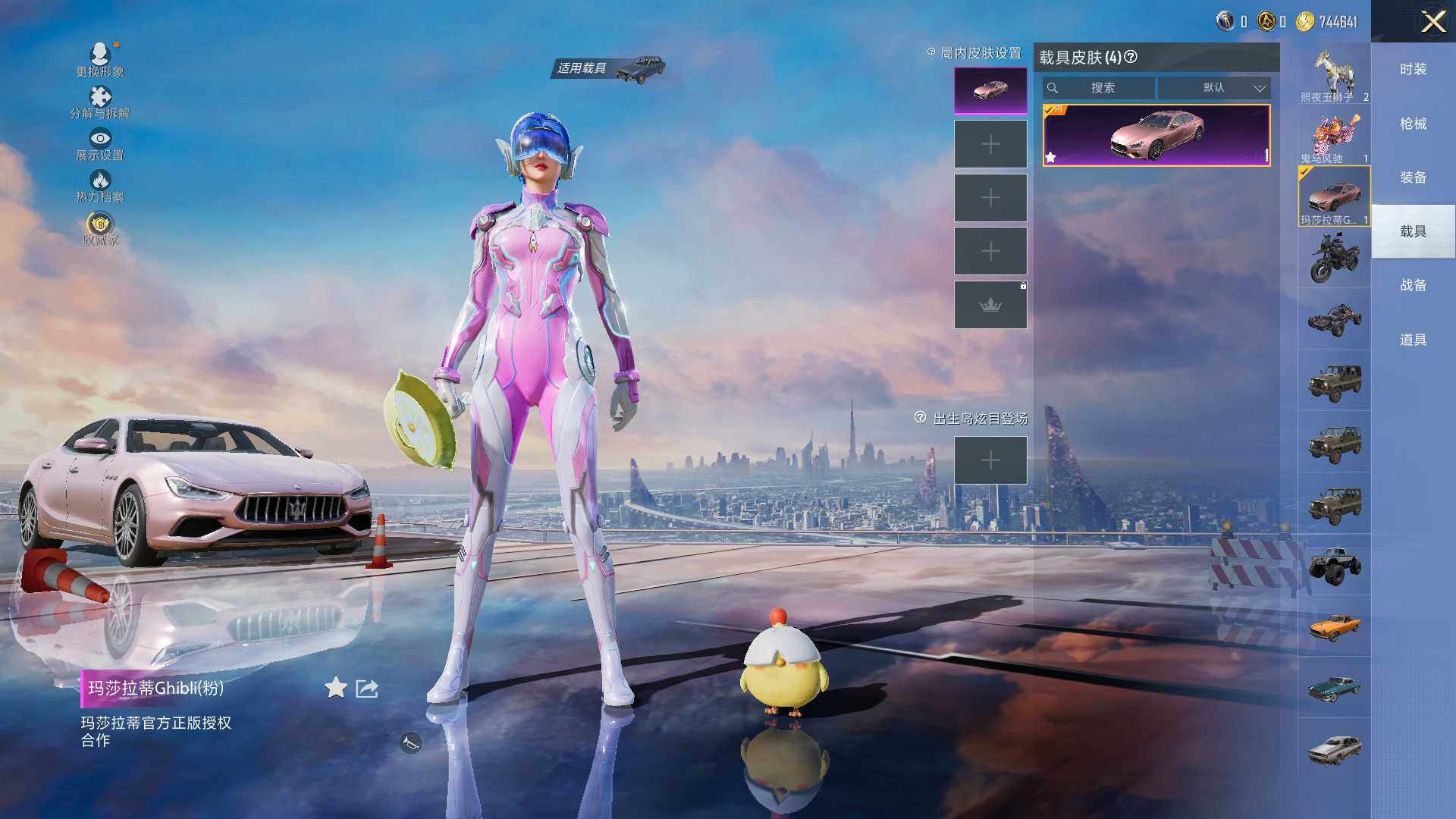Pick the orange muscle car thumbnail
Screen dimensions: 1456x819
[x=1334, y=626]
